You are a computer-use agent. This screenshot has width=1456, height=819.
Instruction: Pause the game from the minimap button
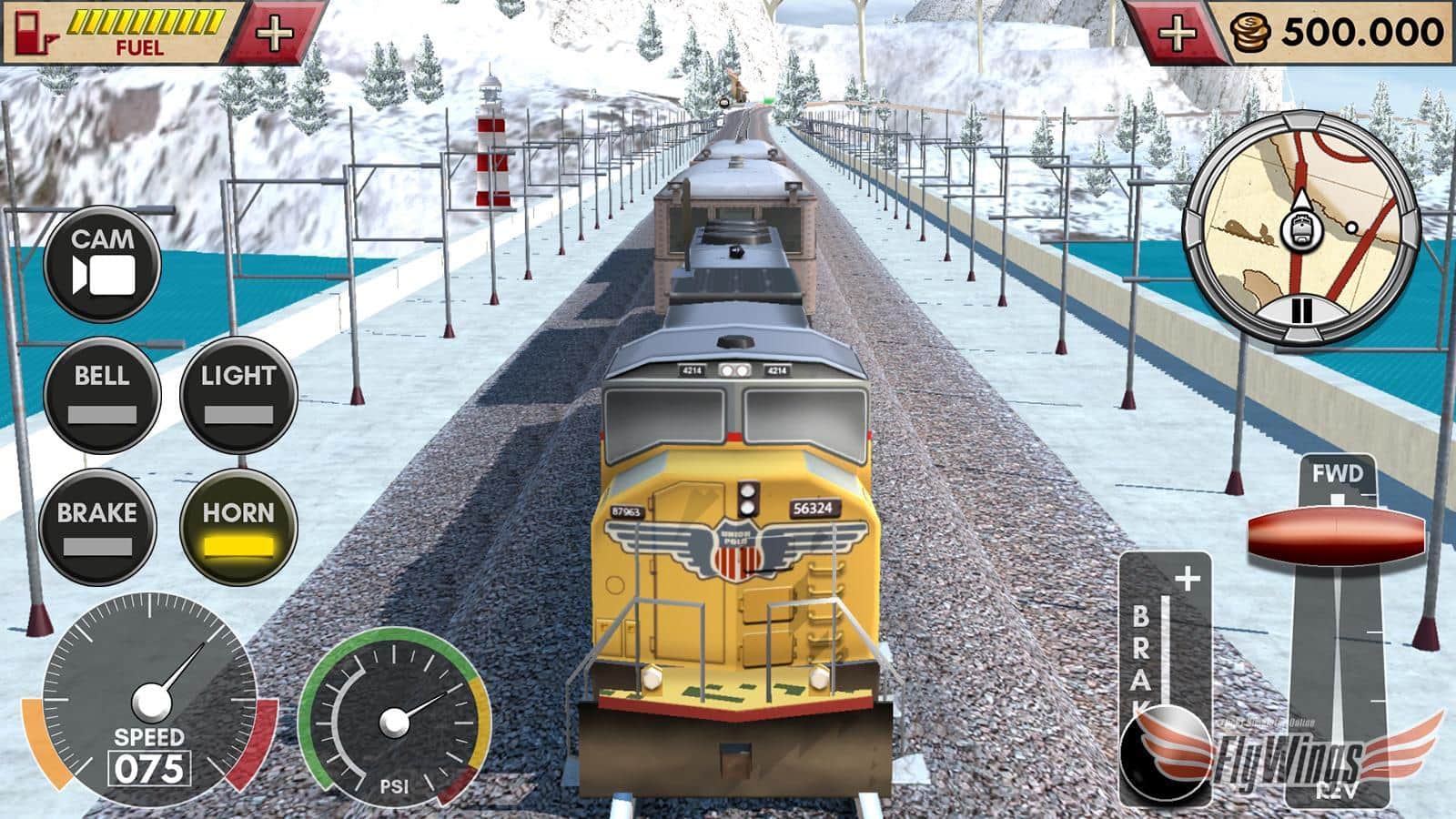[x=1302, y=311]
